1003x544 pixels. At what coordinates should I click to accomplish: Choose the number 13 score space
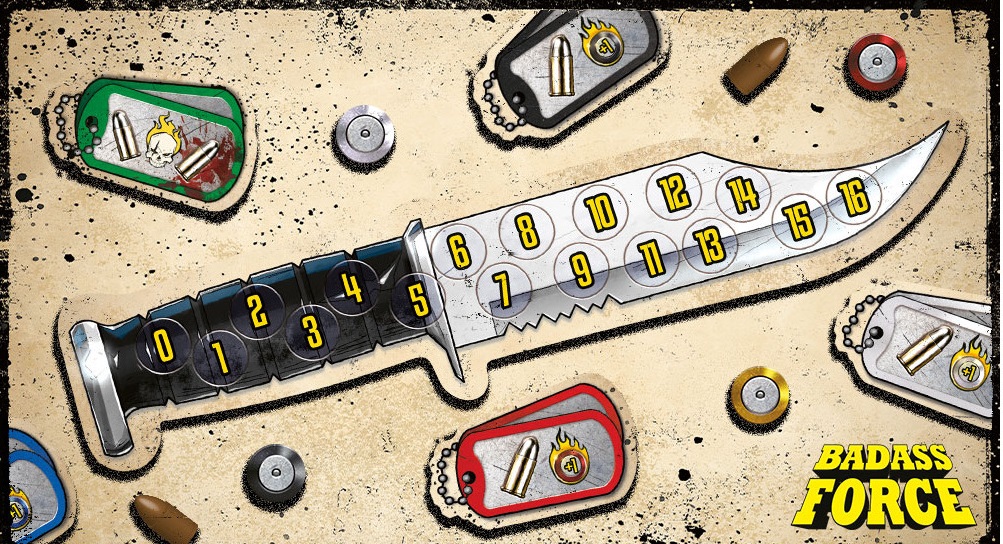tap(711, 244)
